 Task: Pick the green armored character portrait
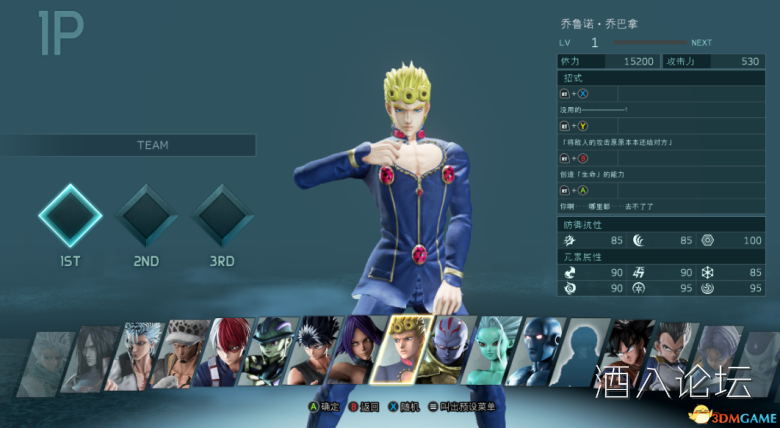270,352
